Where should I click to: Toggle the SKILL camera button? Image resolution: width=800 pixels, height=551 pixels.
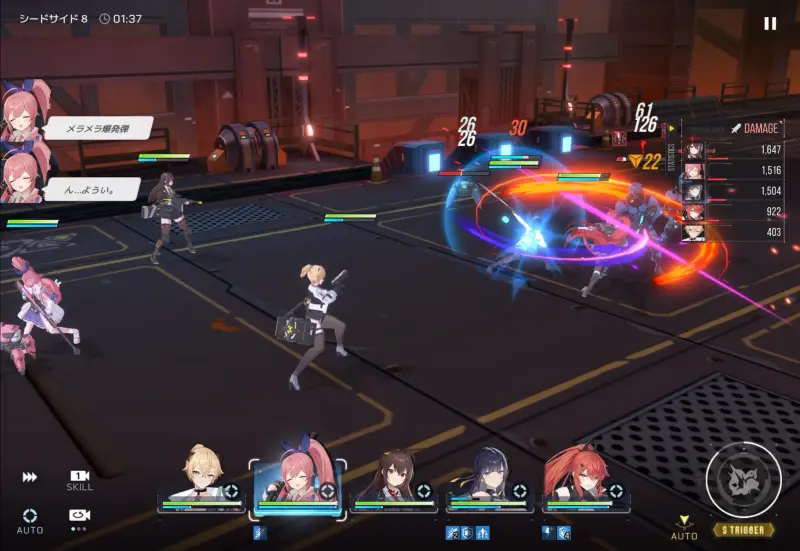click(80, 480)
